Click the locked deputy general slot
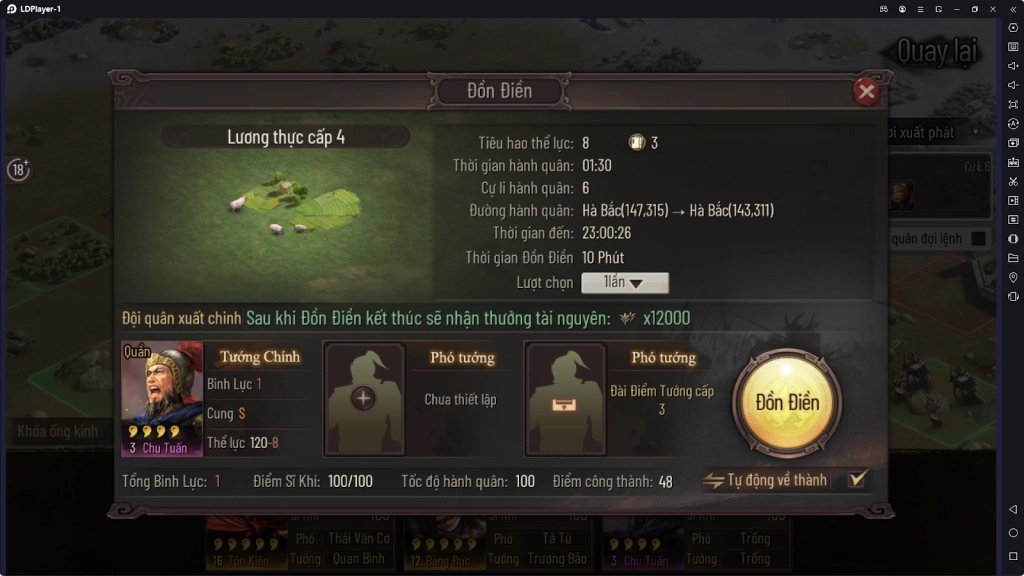The height and width of the screenshot is (576, 1024). [x=565, y=399]
